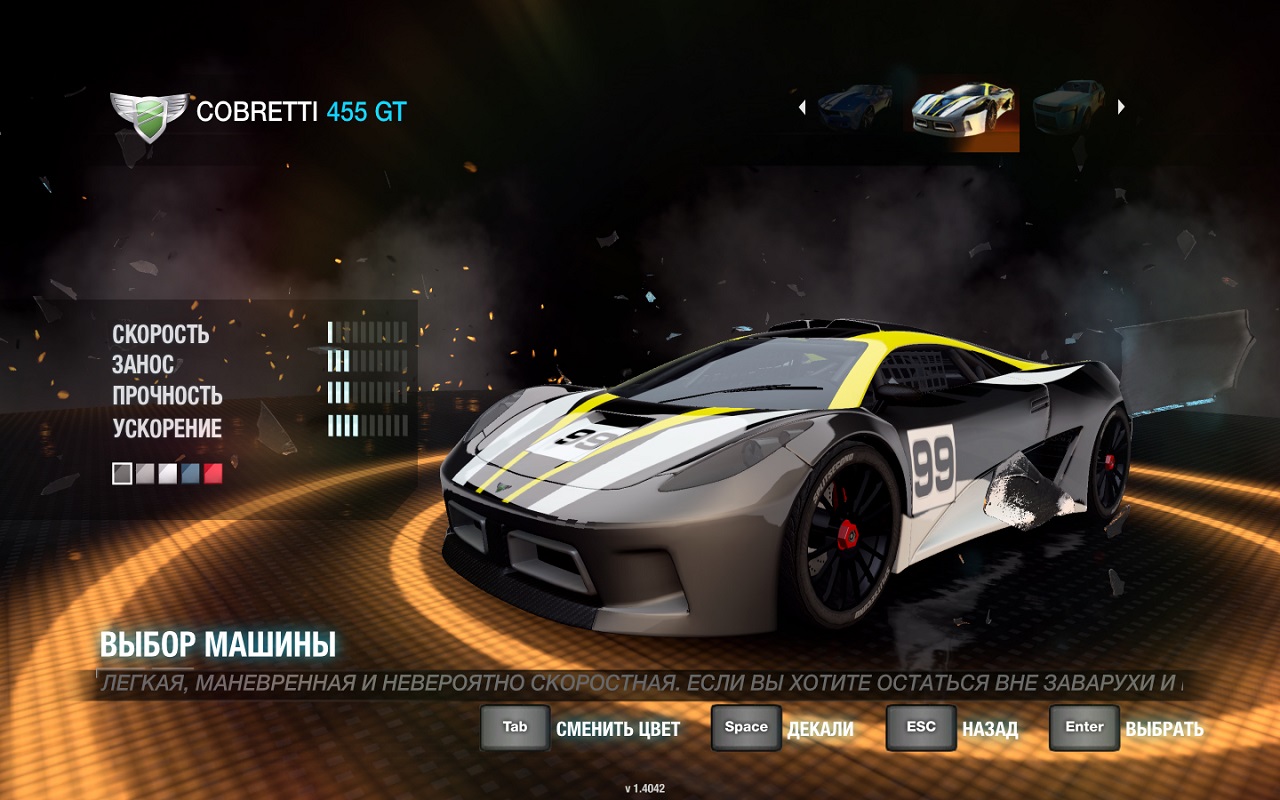This screenshot has width=1280, height=800.
Task: Show the previous car with left arrow
Action: (x=802, y=107)
